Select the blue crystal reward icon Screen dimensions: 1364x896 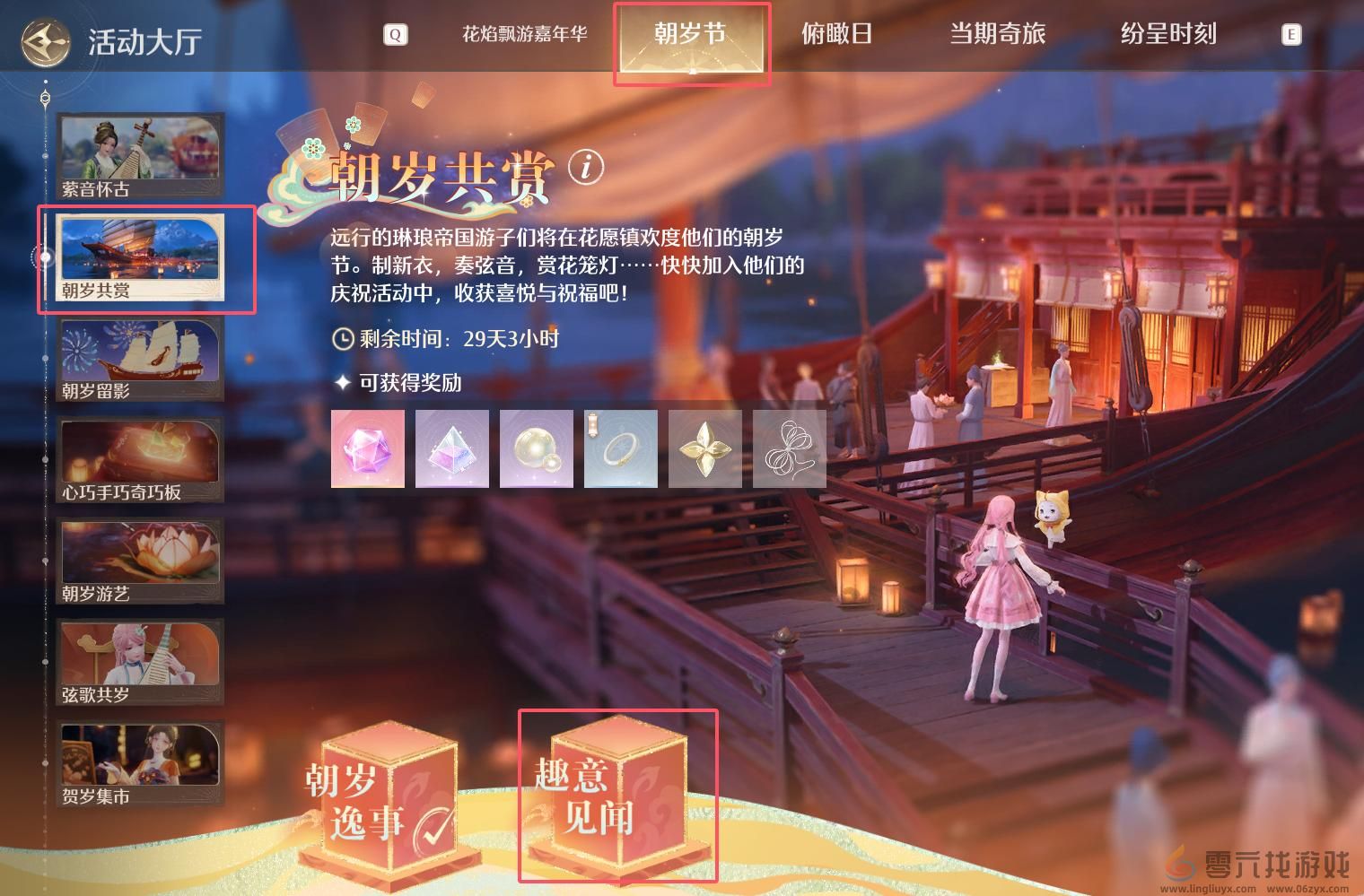click(x=451, y=448)
